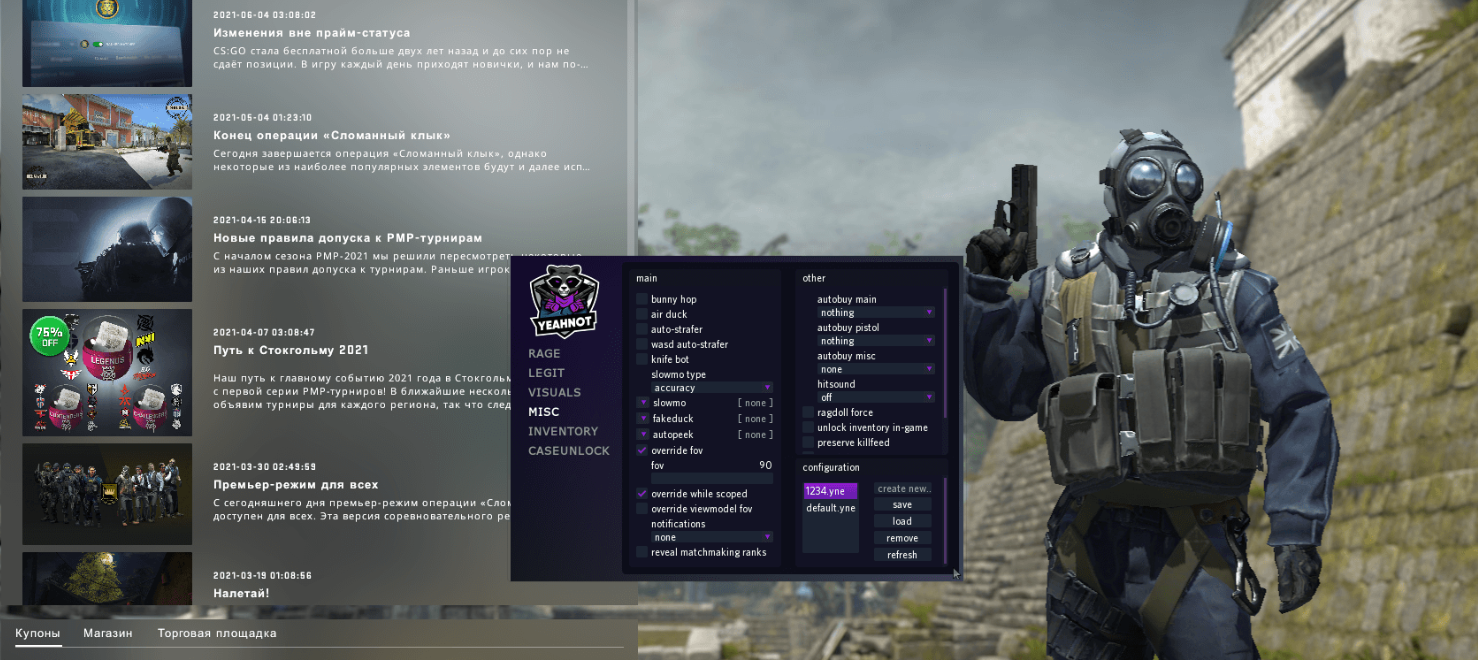Select the Купоны tab

click(37, 633)
